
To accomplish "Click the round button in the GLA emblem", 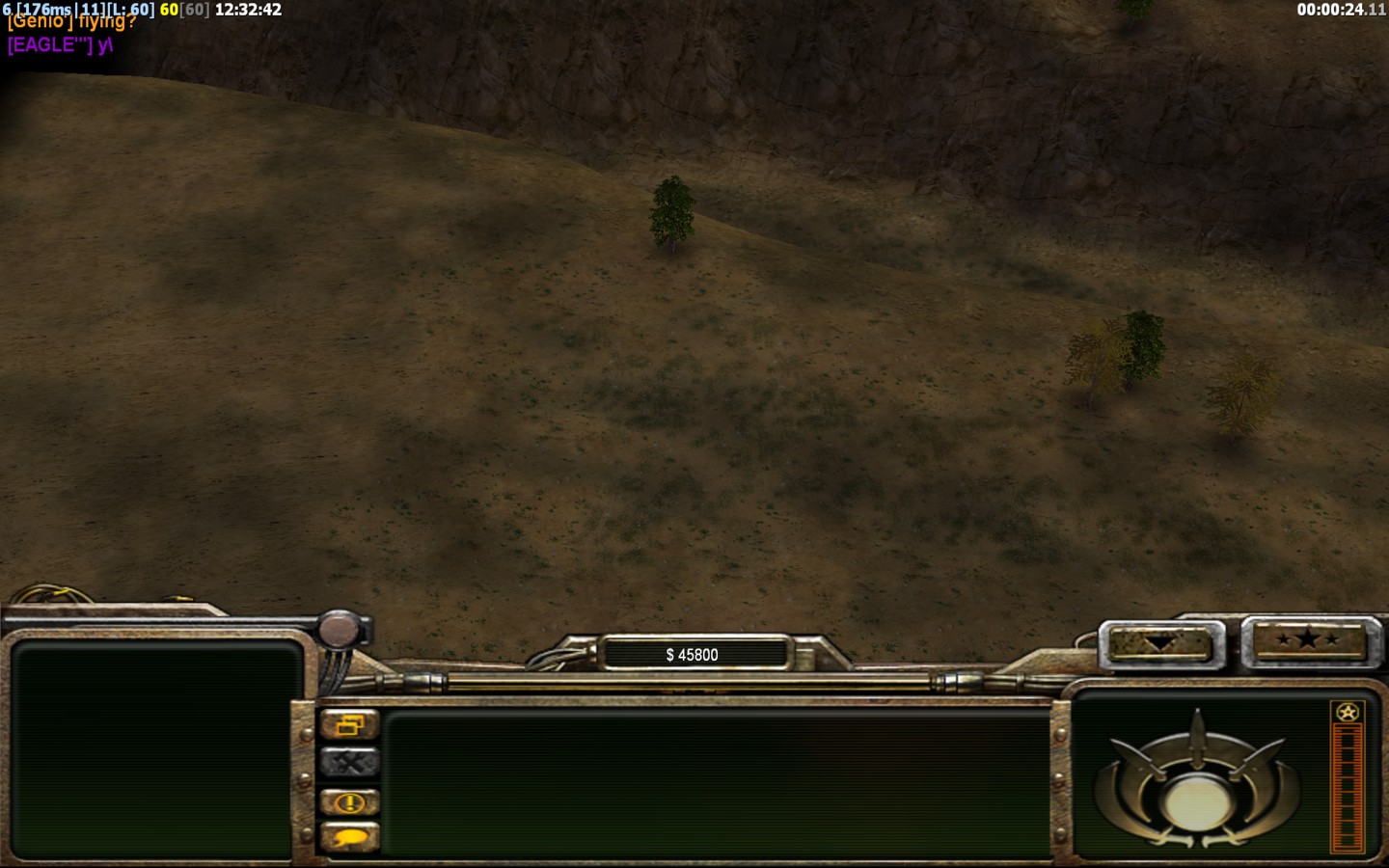I will 1196,801.
